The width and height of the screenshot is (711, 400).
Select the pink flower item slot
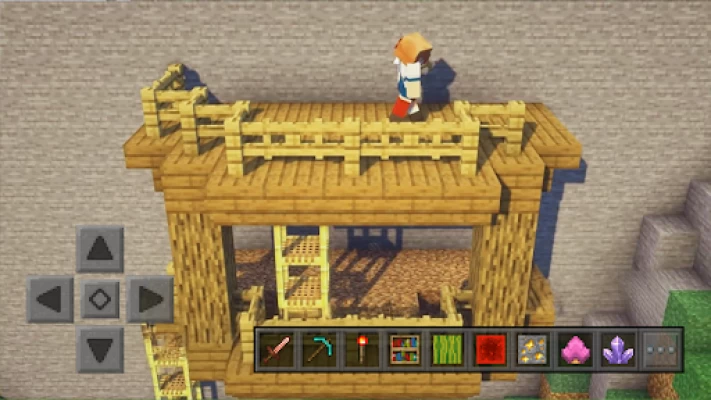[575, 349]
